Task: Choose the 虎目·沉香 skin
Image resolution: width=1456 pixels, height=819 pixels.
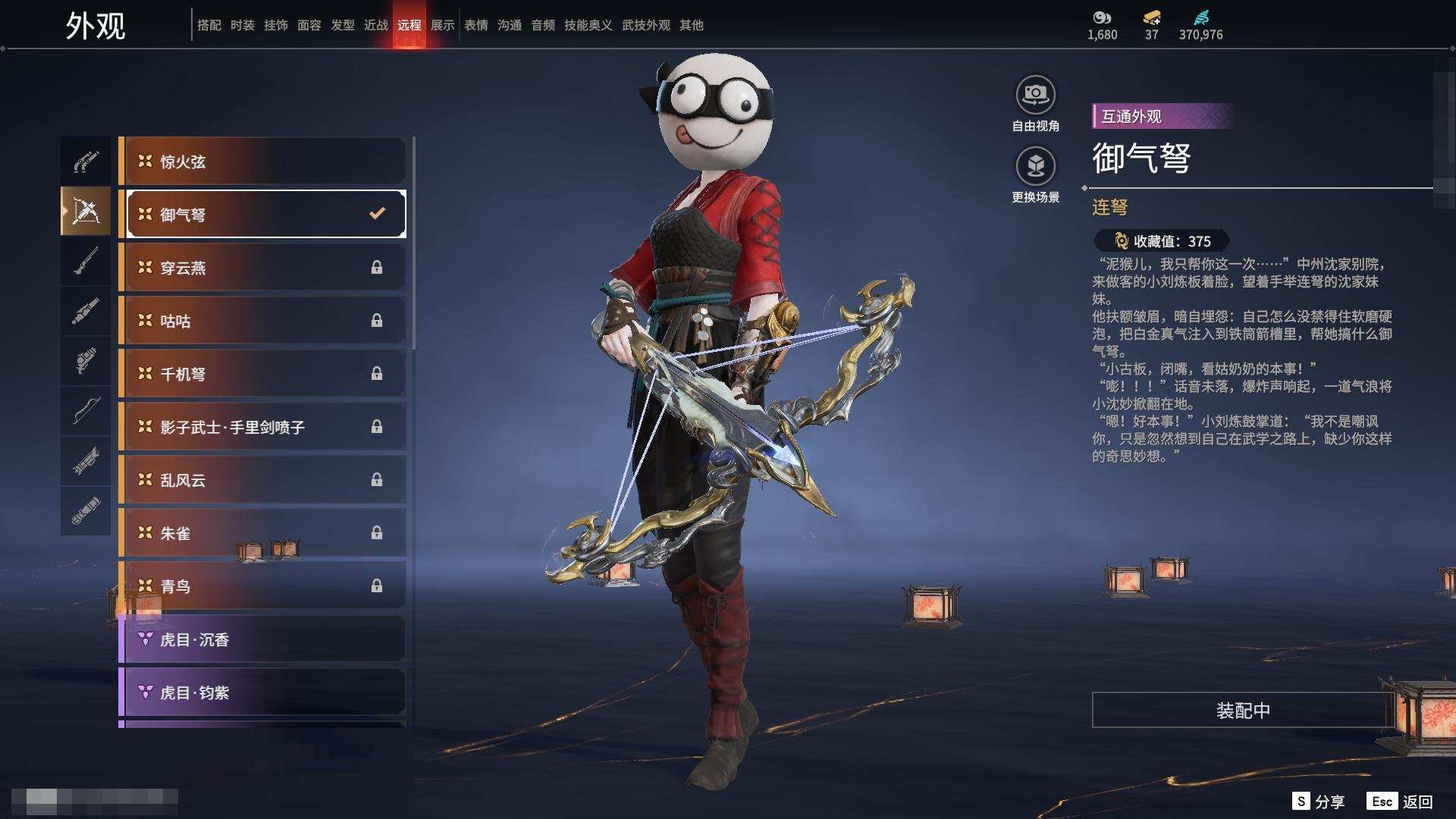Action: [x=262, y=639]
